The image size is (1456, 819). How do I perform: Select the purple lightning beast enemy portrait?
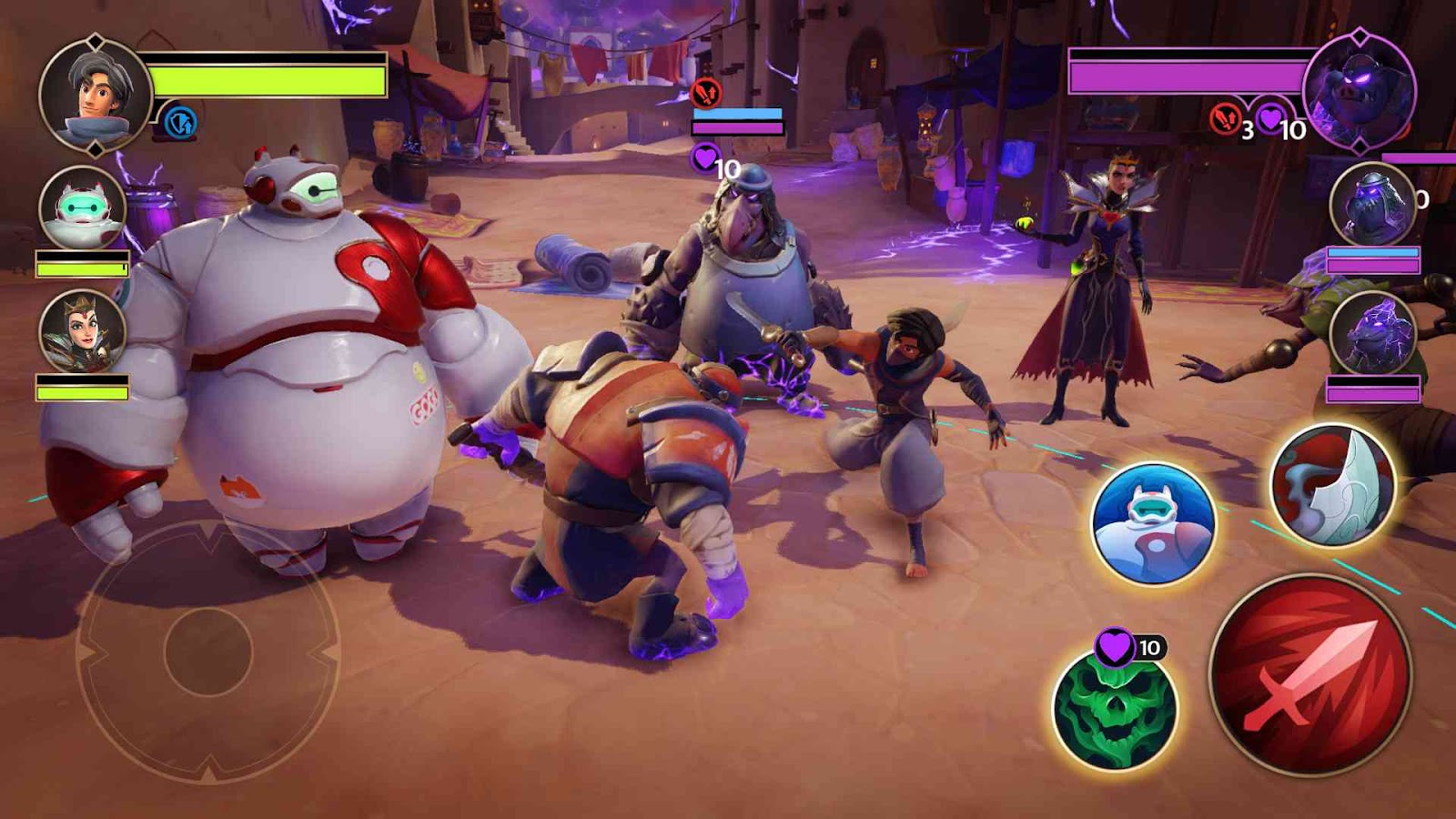1372,334
